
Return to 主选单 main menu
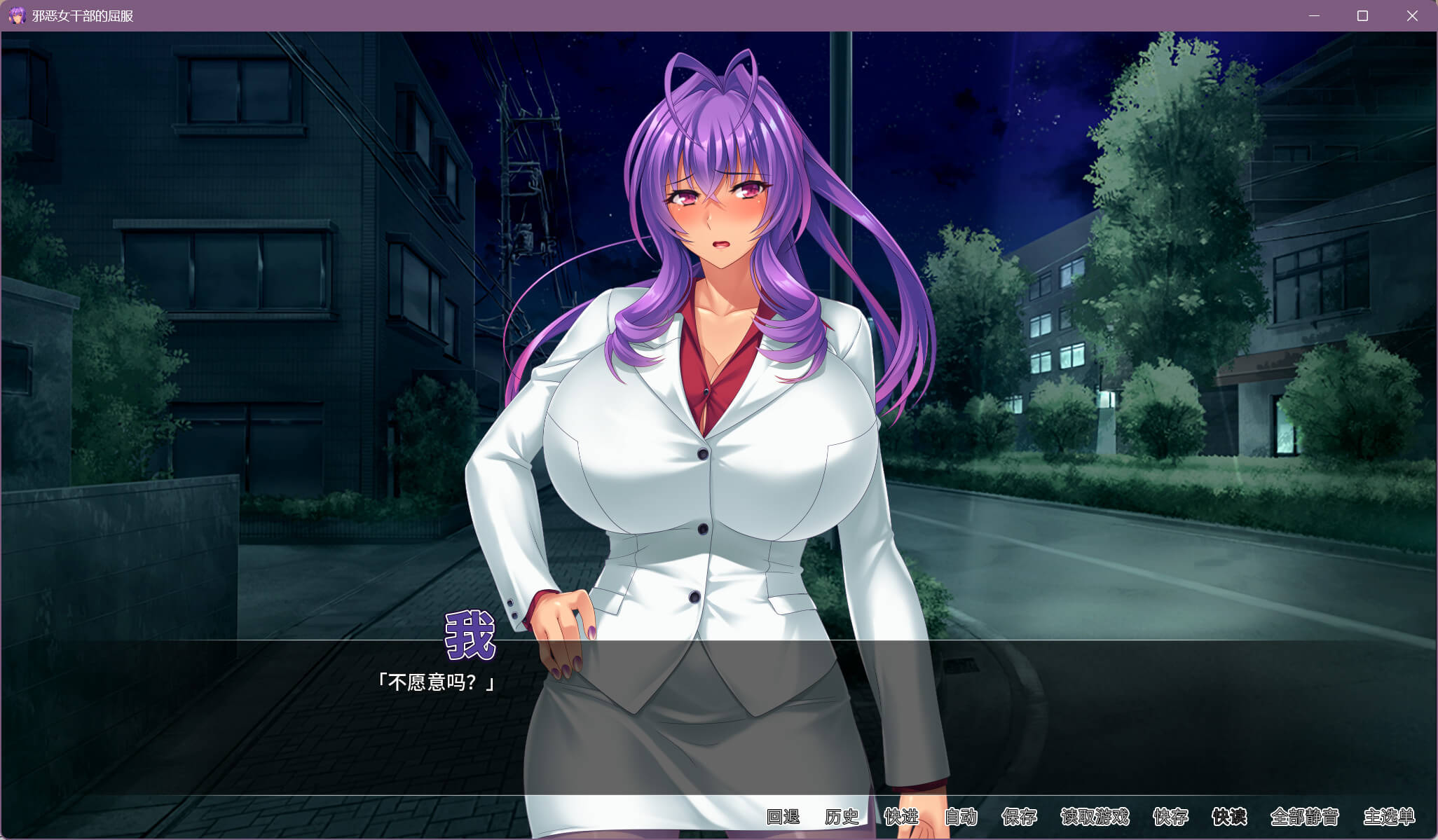tap(1389, 817)
